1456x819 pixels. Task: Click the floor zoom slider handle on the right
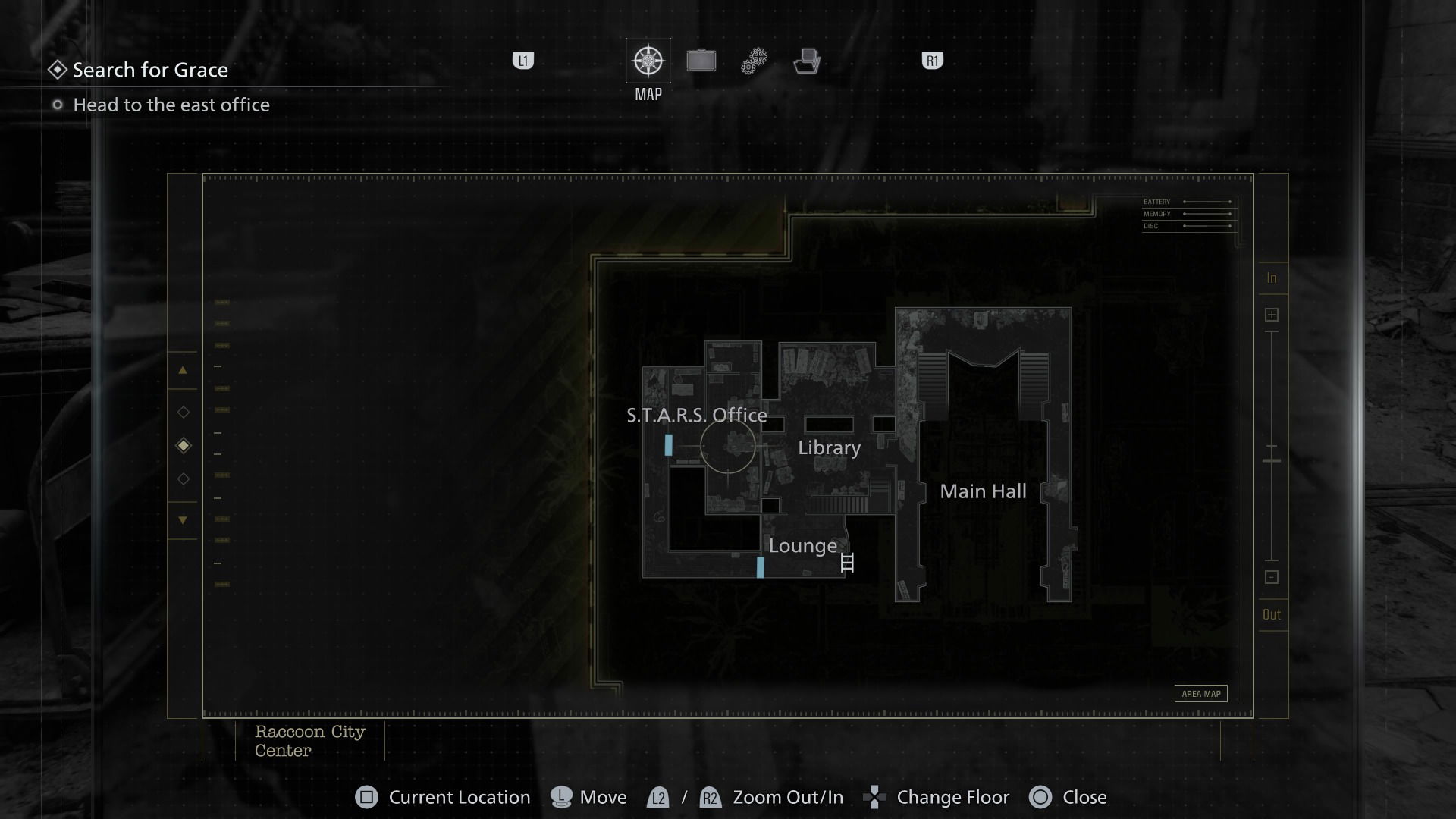point(1272,460)
